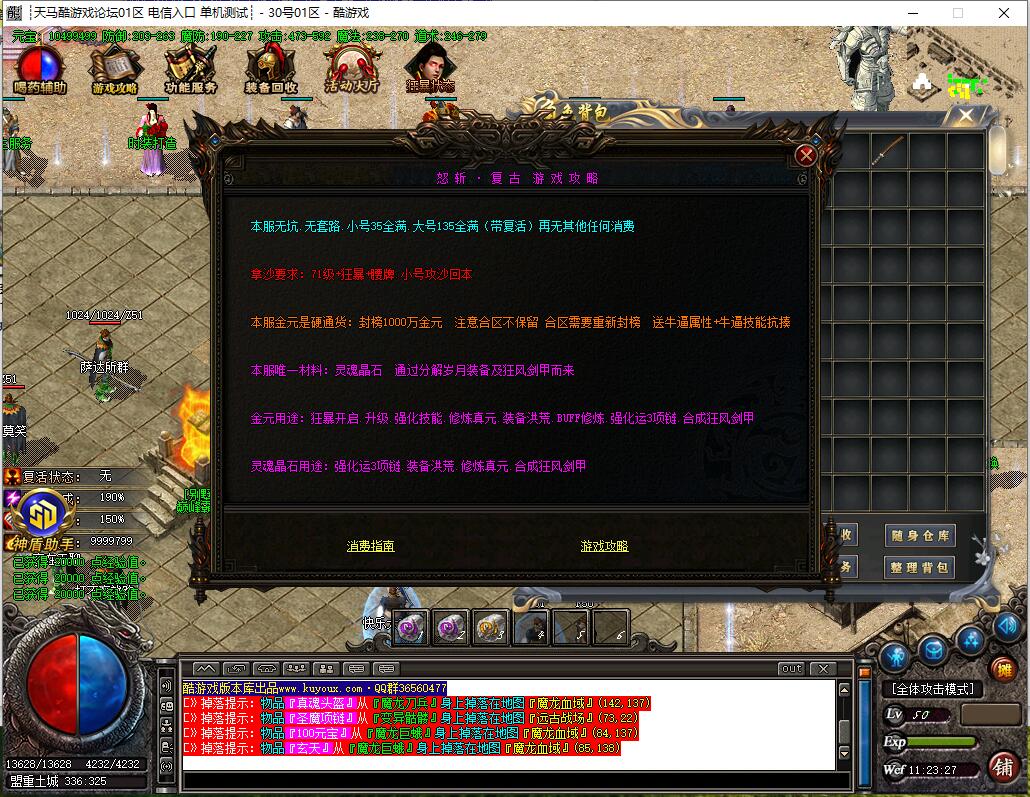Close the backpack panel

click(965, 116)
